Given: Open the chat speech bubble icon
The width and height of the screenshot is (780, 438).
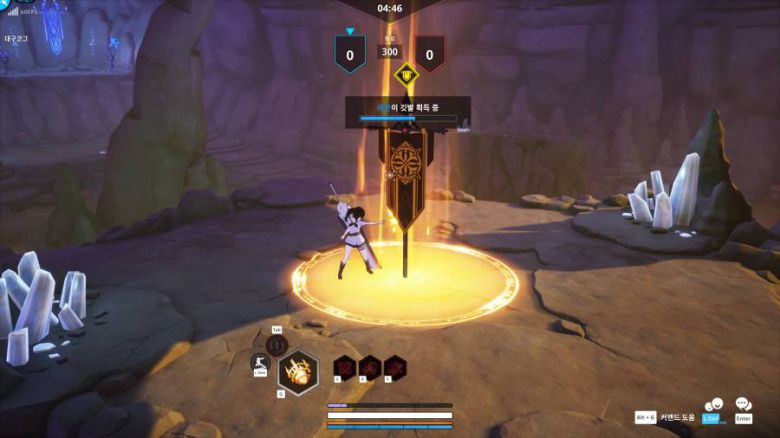Looking at the screenshot, I should pyautogui.click(x=743, y=405).
